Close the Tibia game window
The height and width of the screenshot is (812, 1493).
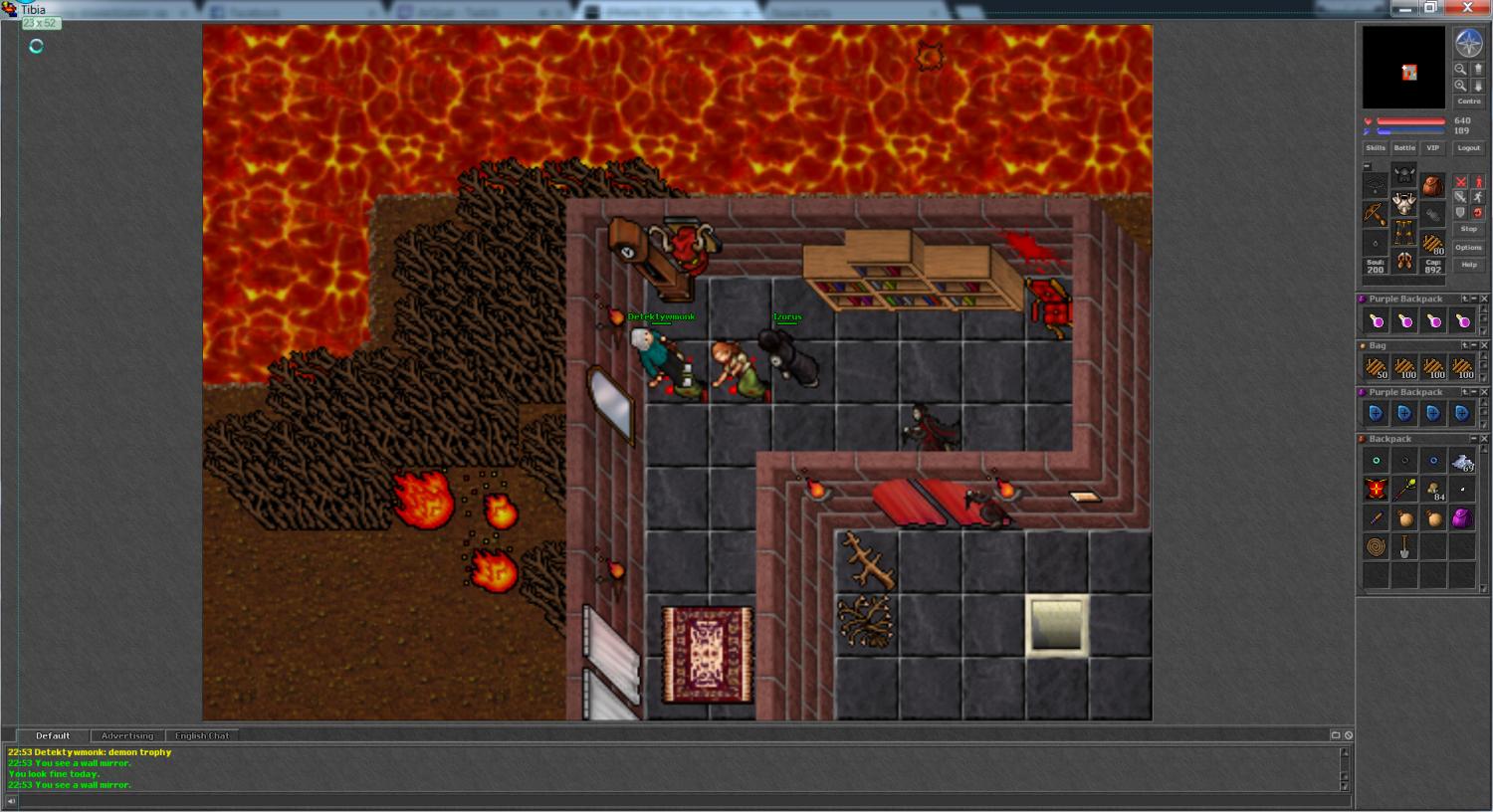pyautogui.click(x=1468, y=8)
